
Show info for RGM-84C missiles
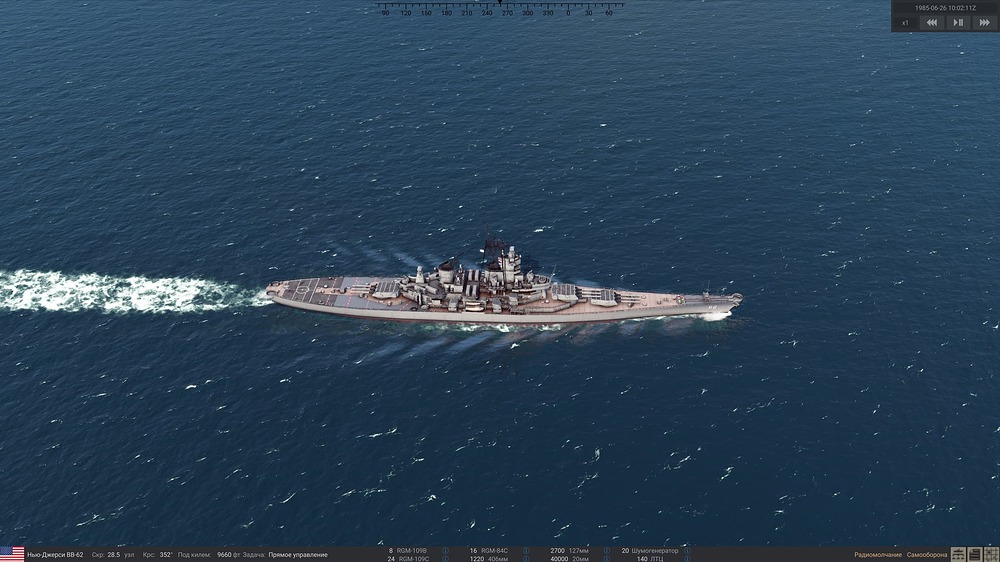[x=528, y=550]
